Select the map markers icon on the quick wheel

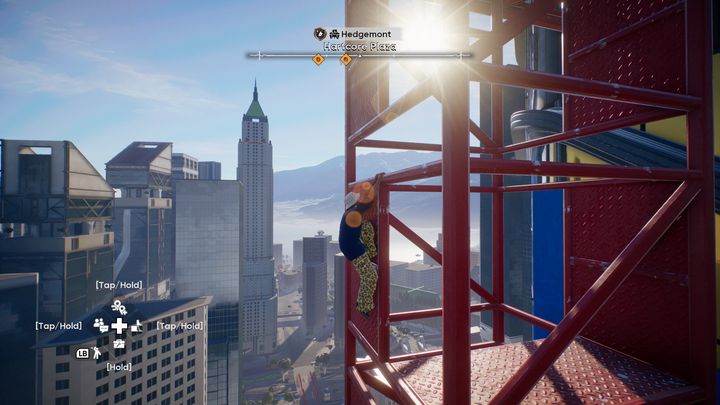pyautogui.click(x=119, y=307)
